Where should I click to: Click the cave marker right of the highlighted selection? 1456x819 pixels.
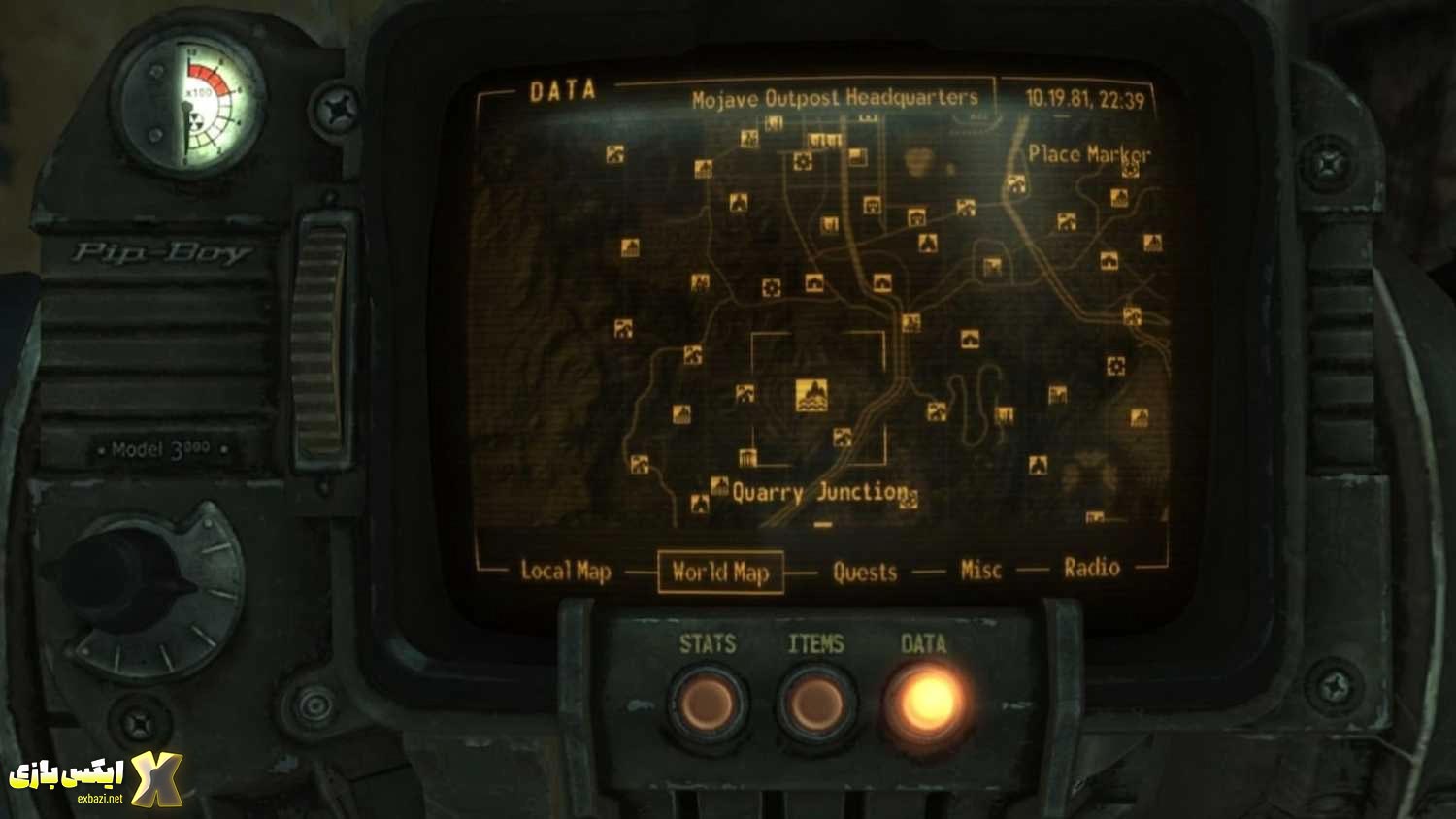click(935, 412)
